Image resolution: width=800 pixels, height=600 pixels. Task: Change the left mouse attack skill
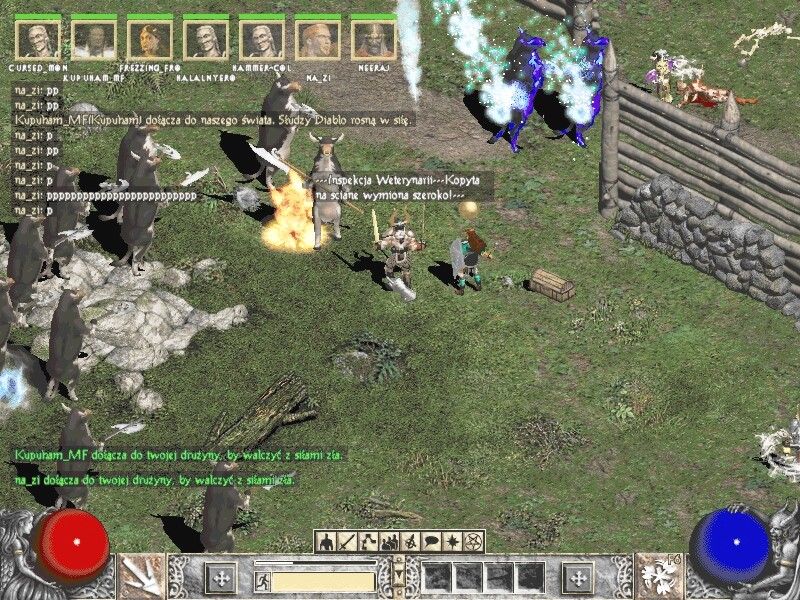coord(142,577)
